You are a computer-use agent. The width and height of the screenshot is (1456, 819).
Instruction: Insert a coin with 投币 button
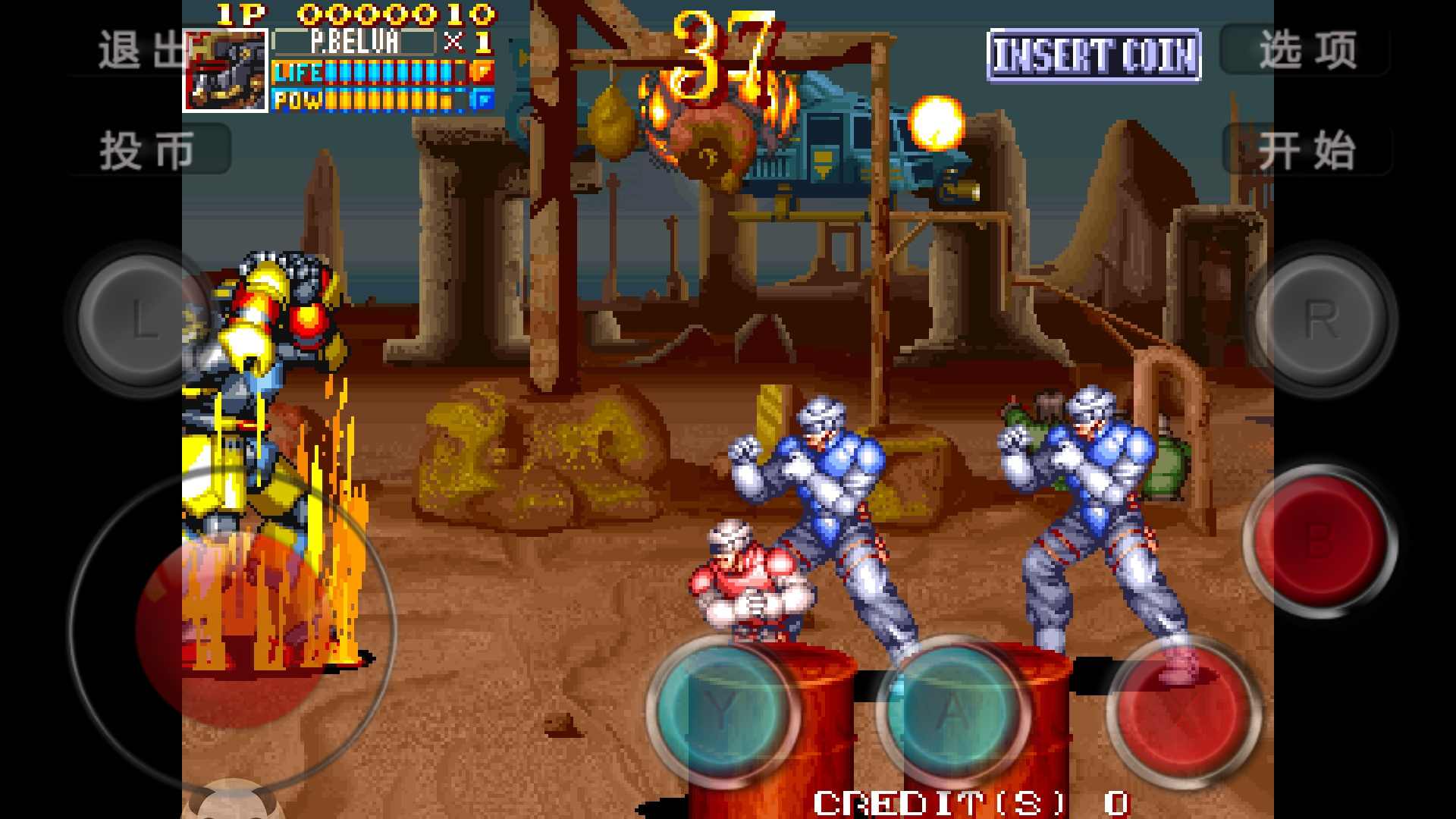tap(149, 150)
